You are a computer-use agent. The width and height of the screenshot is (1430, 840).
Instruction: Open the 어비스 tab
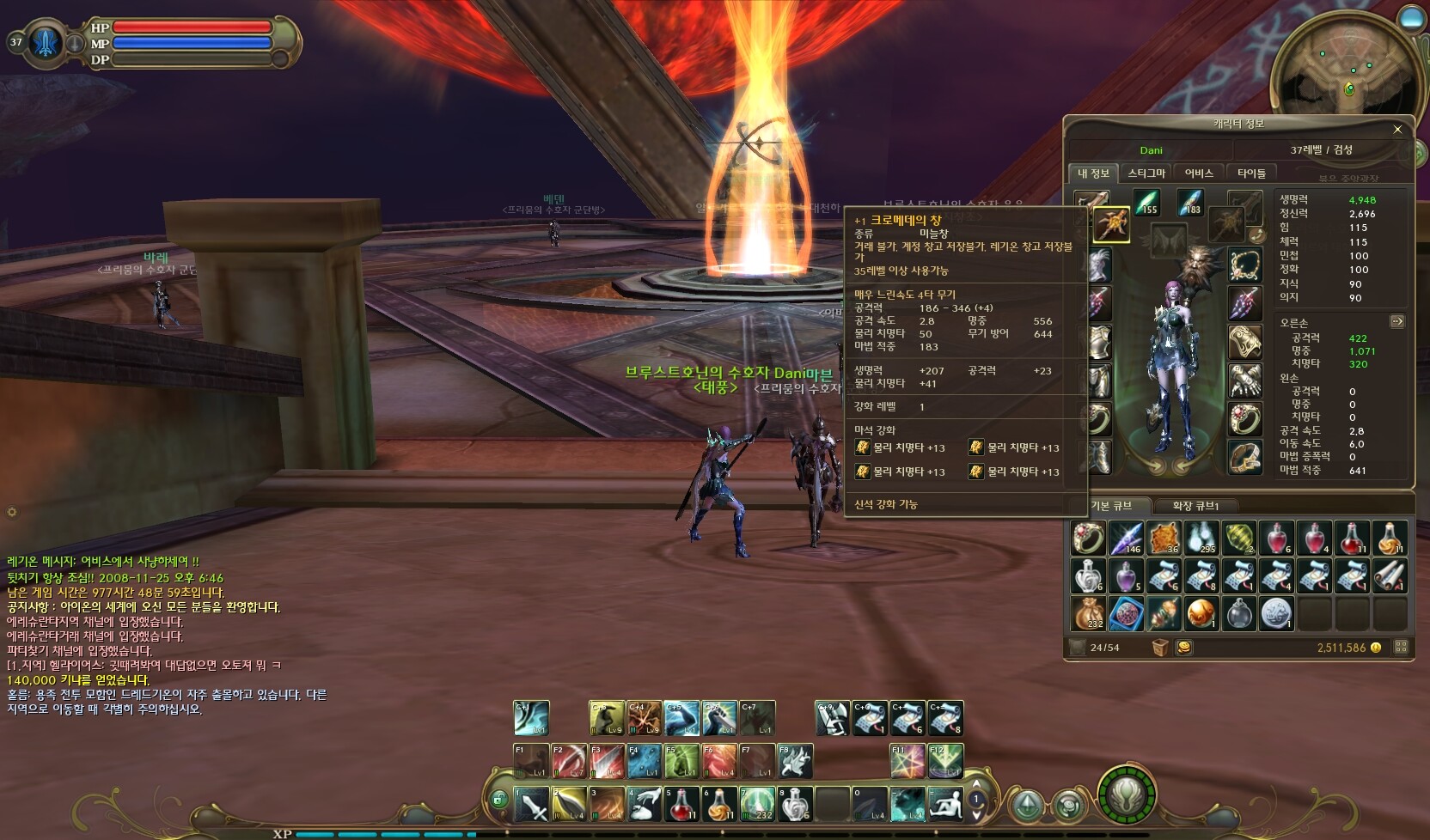[1199, 173]
